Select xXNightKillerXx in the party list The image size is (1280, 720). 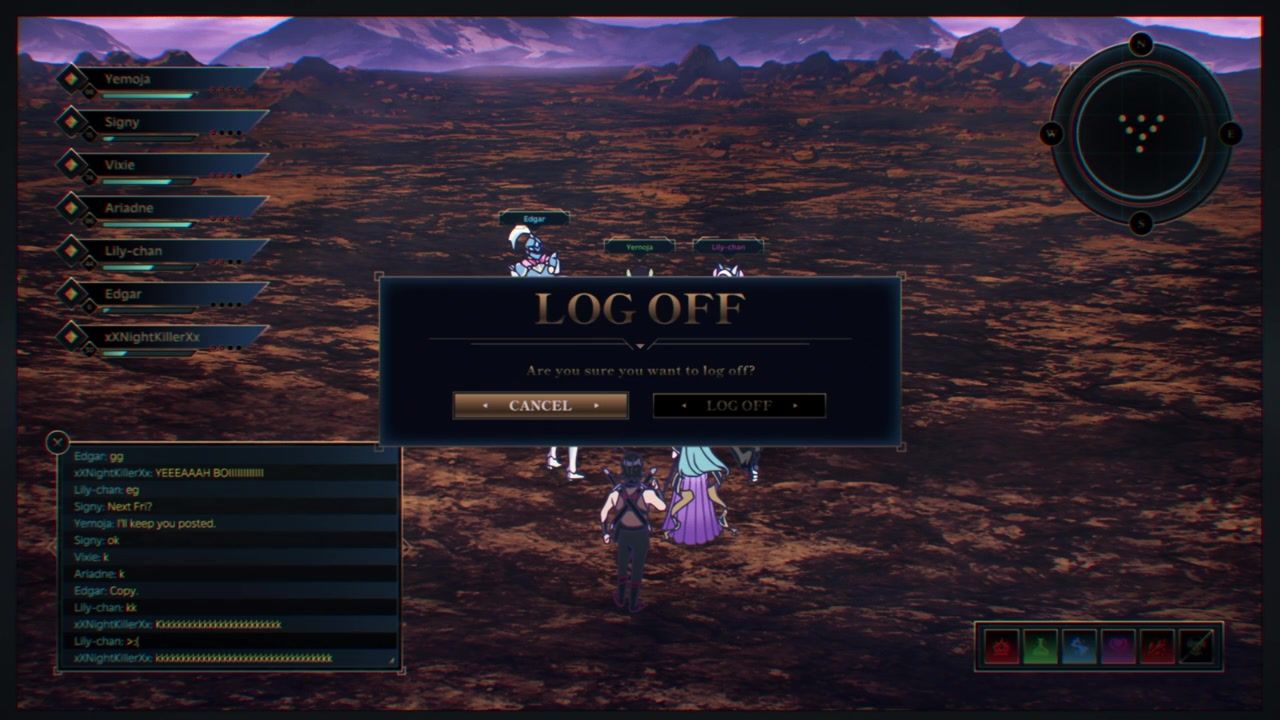(x=160, y=337)
